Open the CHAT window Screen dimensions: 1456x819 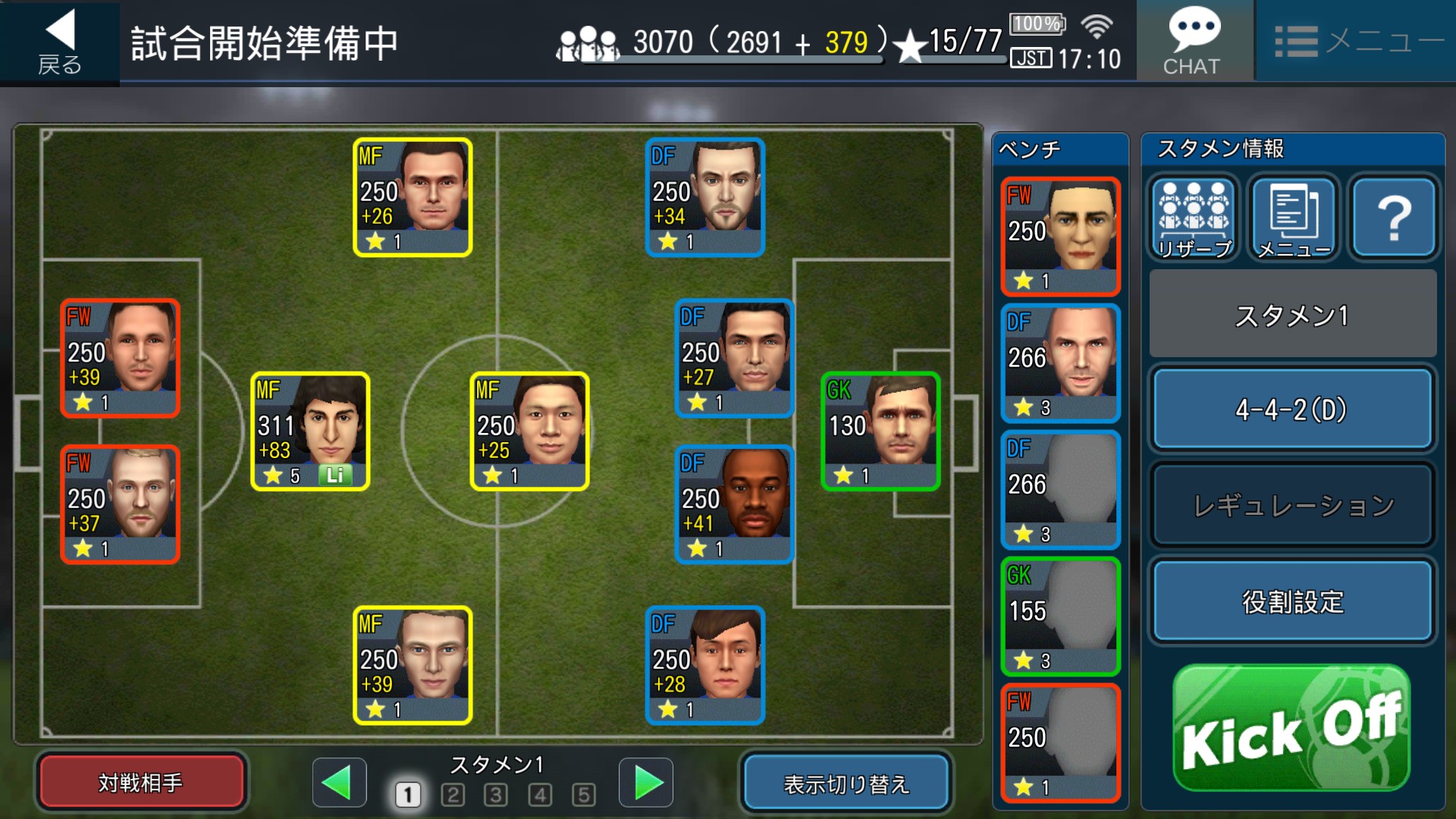tap(1193, 42)
